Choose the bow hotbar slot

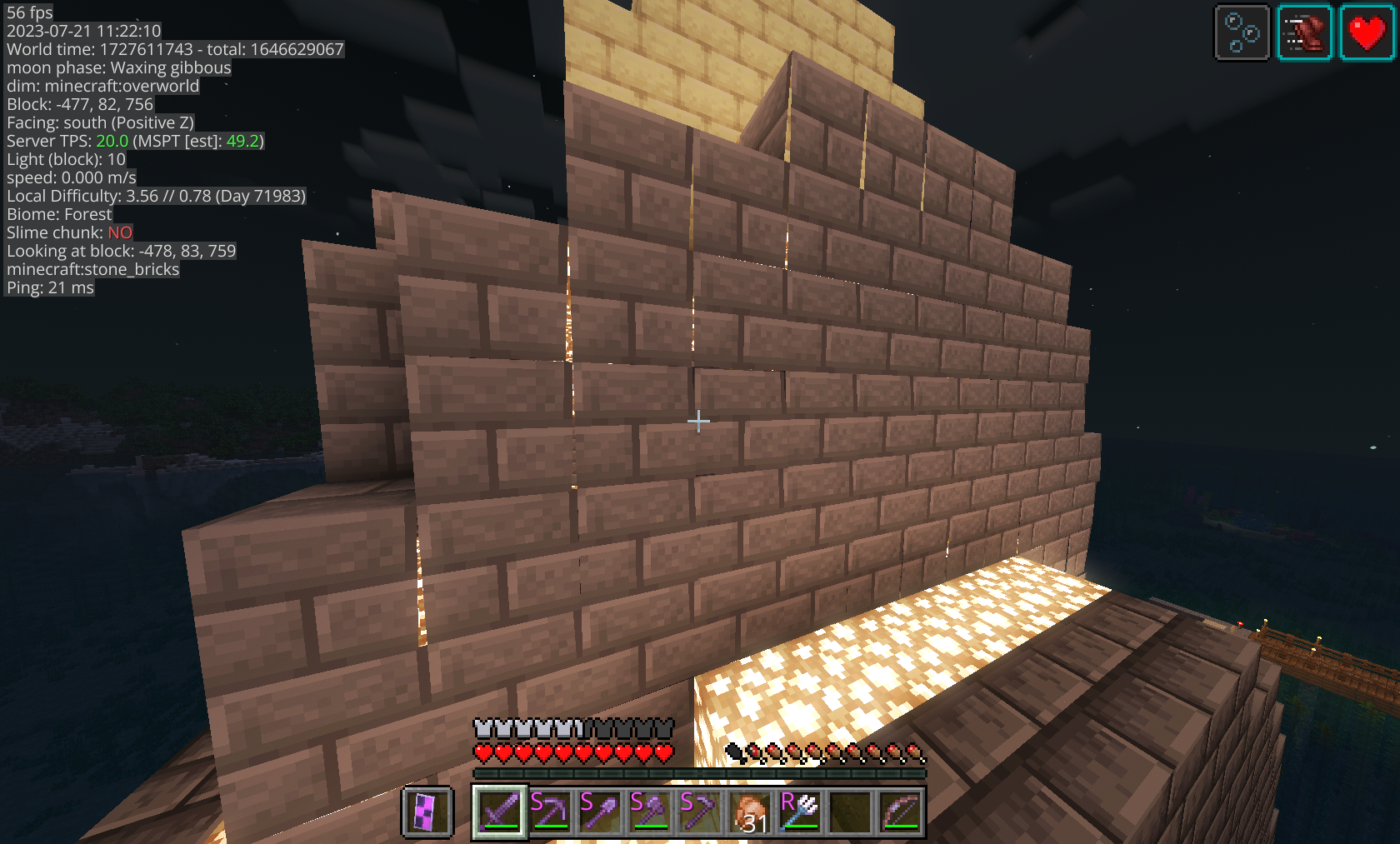[900, 812]
